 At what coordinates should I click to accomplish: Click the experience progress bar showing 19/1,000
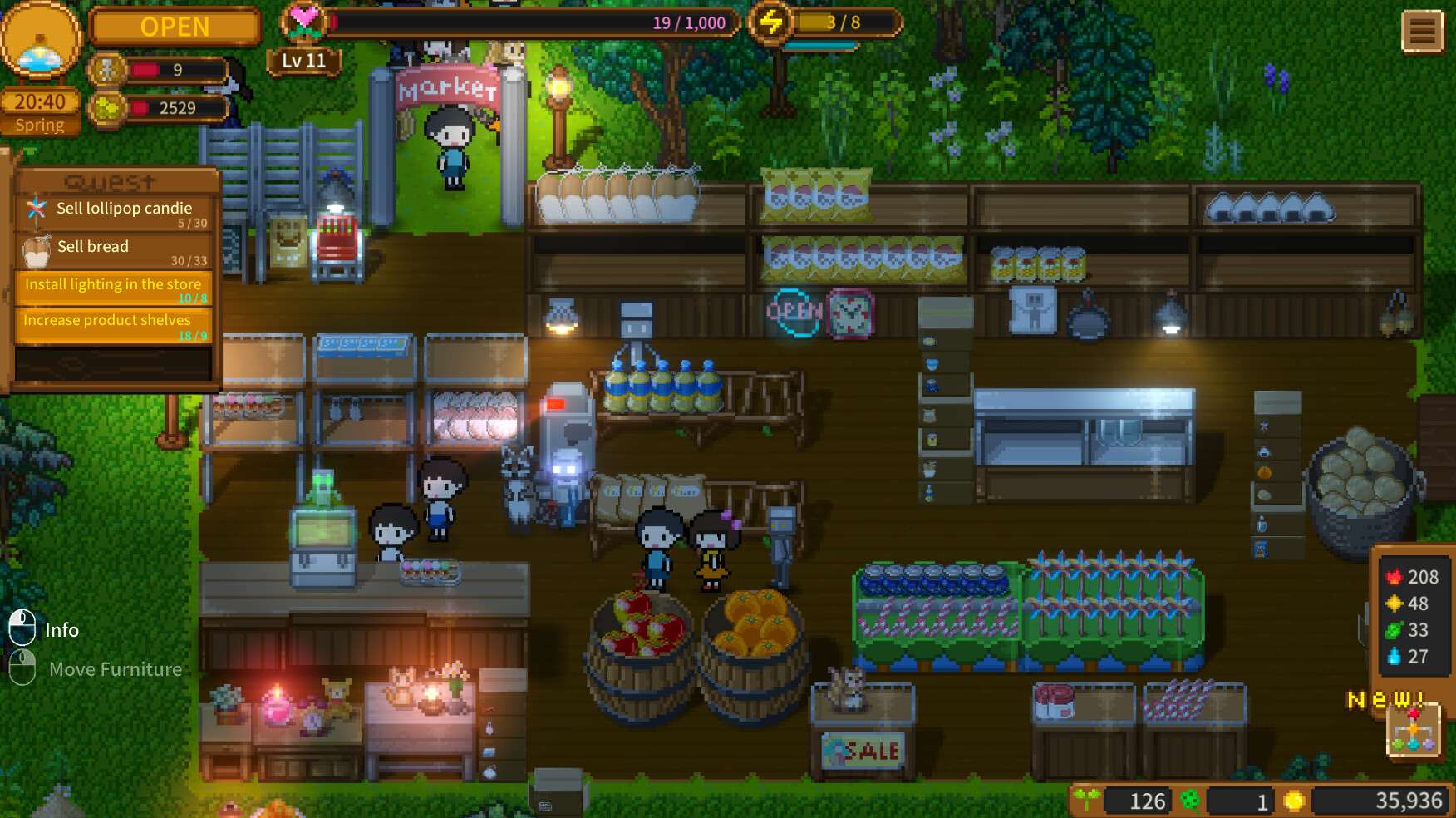pos(532,23)
